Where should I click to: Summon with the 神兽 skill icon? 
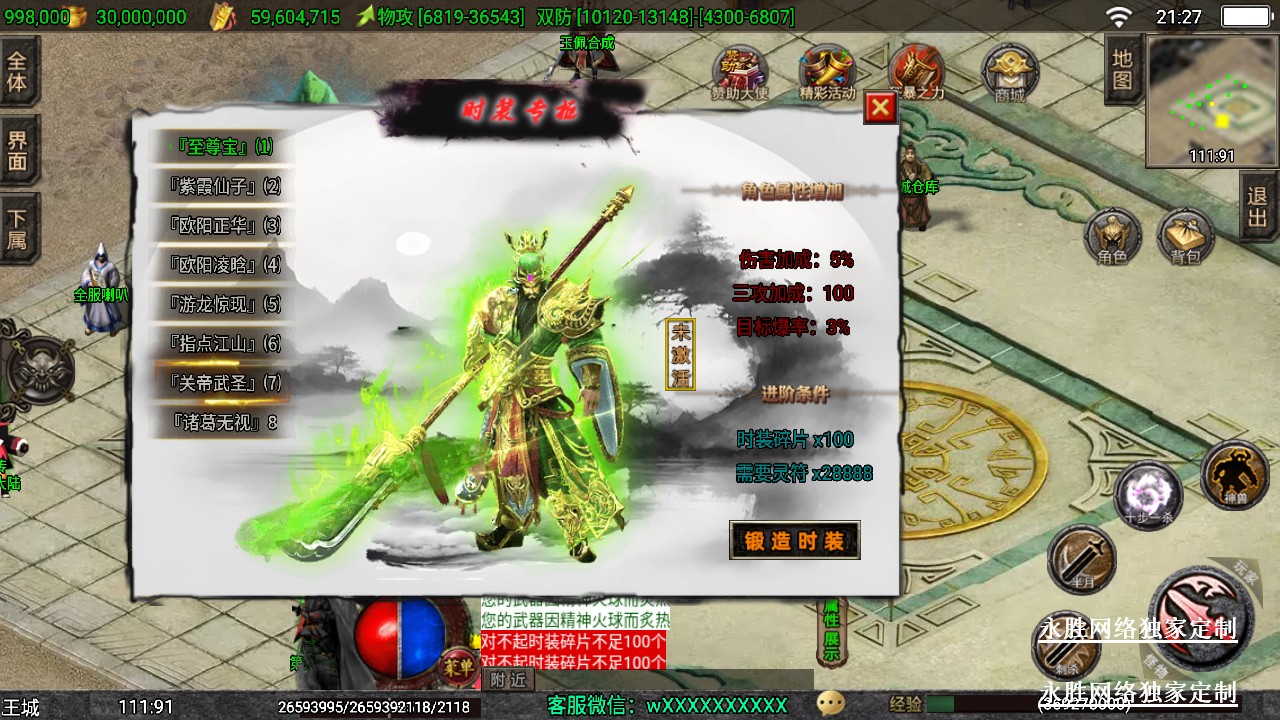(1234, 474)
